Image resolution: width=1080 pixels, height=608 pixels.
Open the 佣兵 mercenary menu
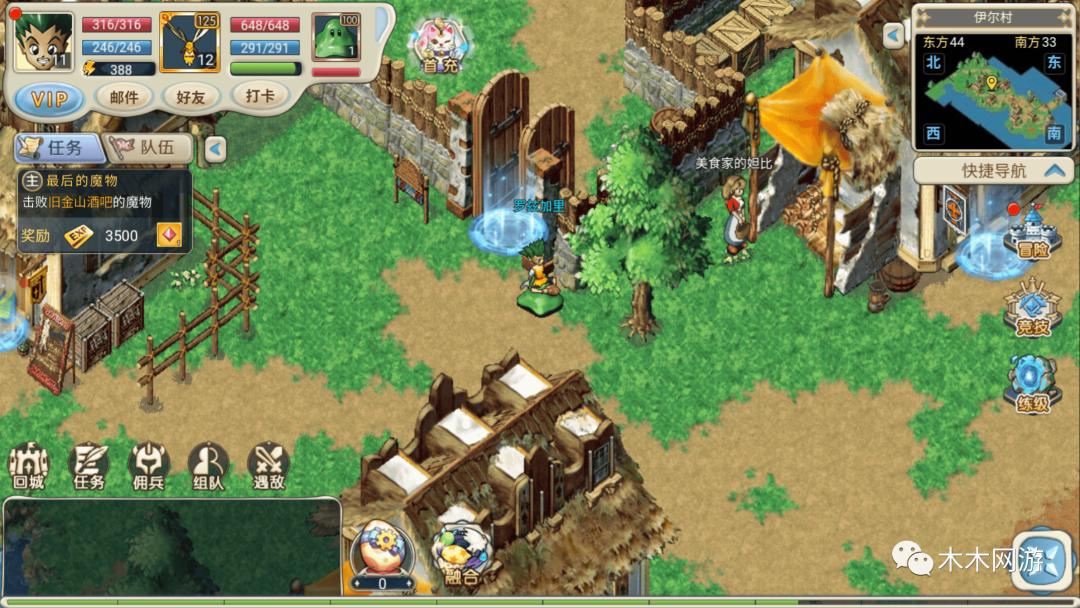click(148, 465)
